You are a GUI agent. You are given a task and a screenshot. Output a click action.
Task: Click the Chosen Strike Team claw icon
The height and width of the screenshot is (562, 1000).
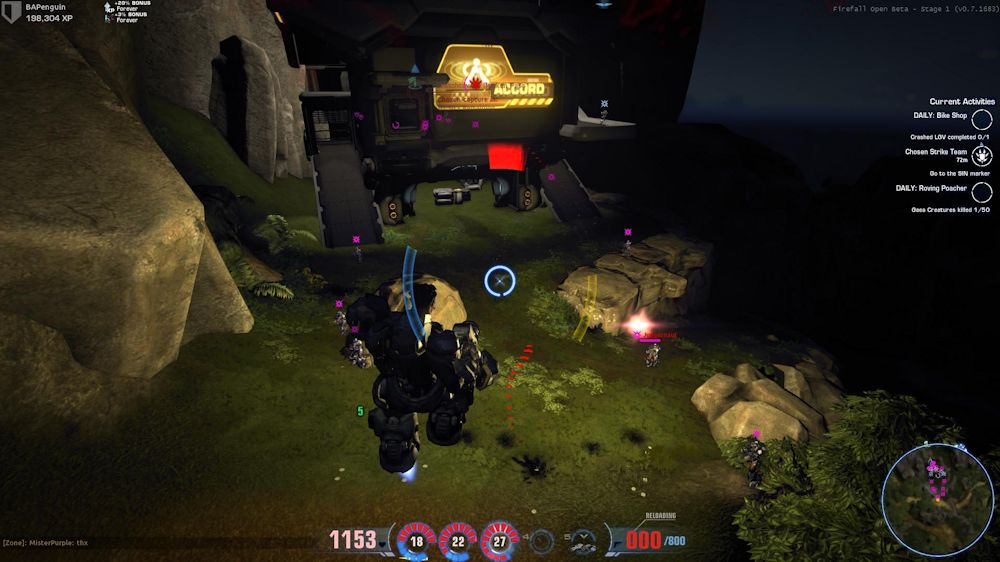coord(982,155)
